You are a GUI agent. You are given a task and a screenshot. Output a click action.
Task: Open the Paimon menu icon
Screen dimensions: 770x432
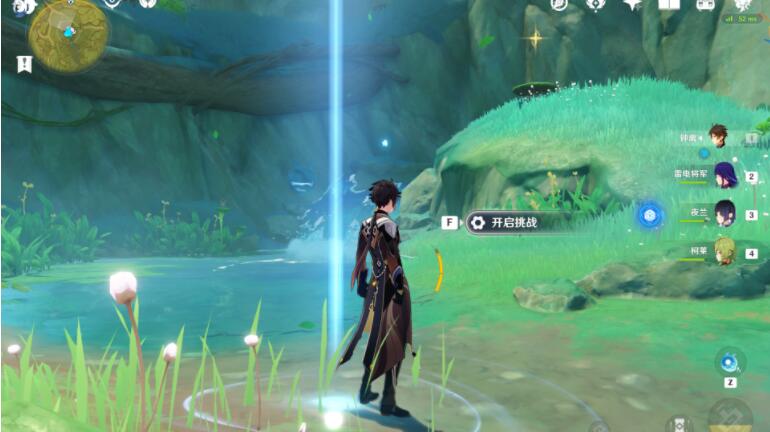24,8
